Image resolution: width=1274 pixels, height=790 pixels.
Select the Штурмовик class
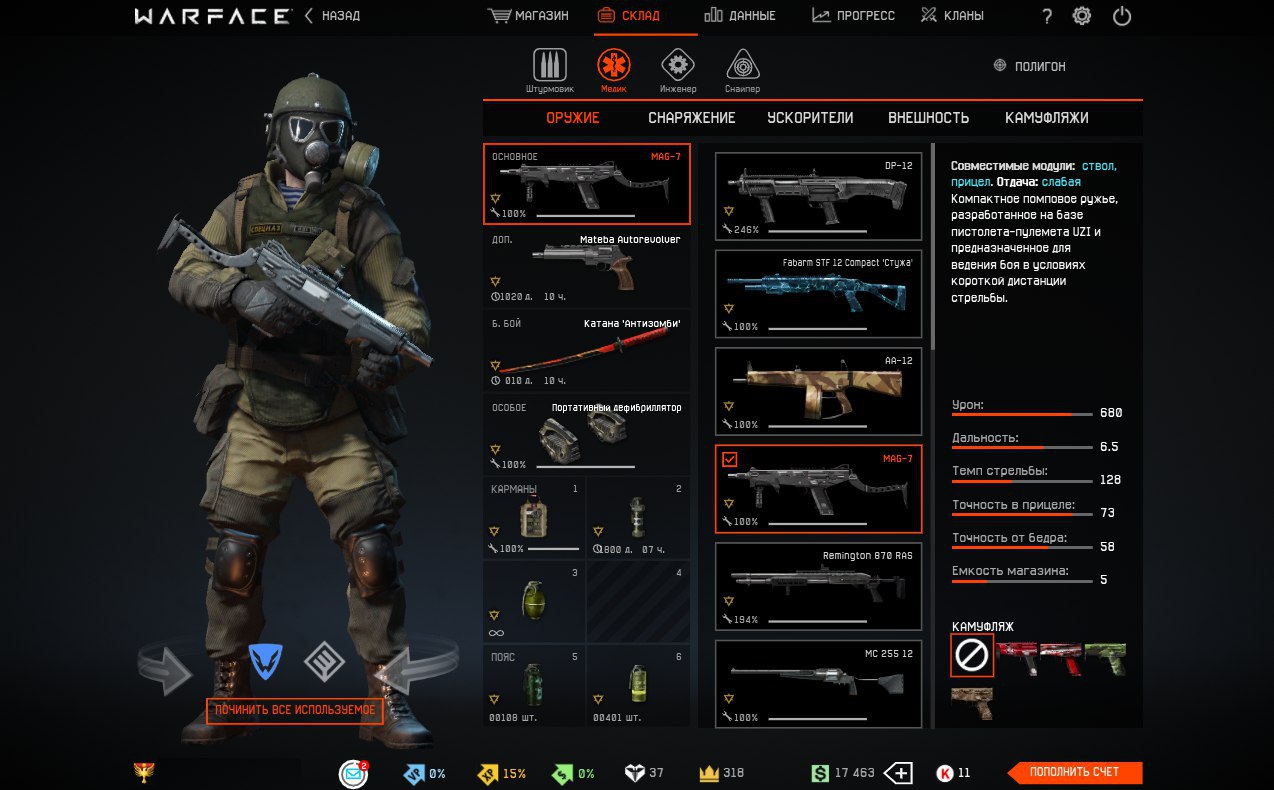(x=550, y=70)
